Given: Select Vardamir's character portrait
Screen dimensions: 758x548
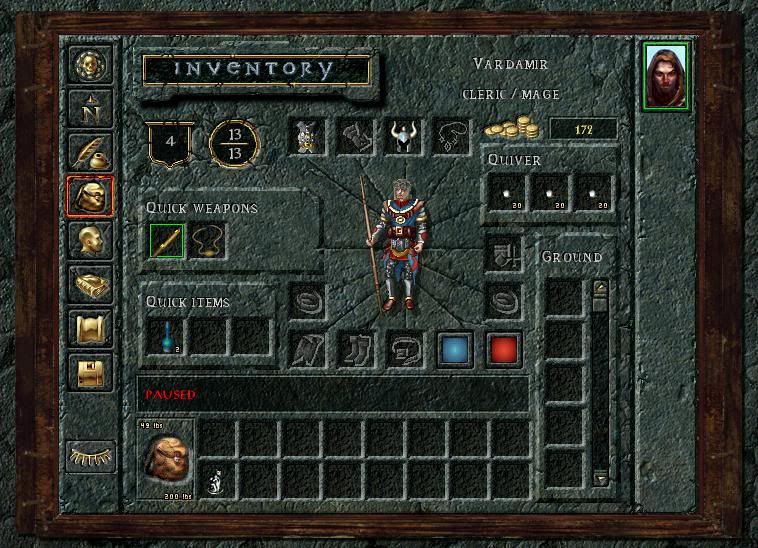Looking at the screenshot, I should point(666,76).
